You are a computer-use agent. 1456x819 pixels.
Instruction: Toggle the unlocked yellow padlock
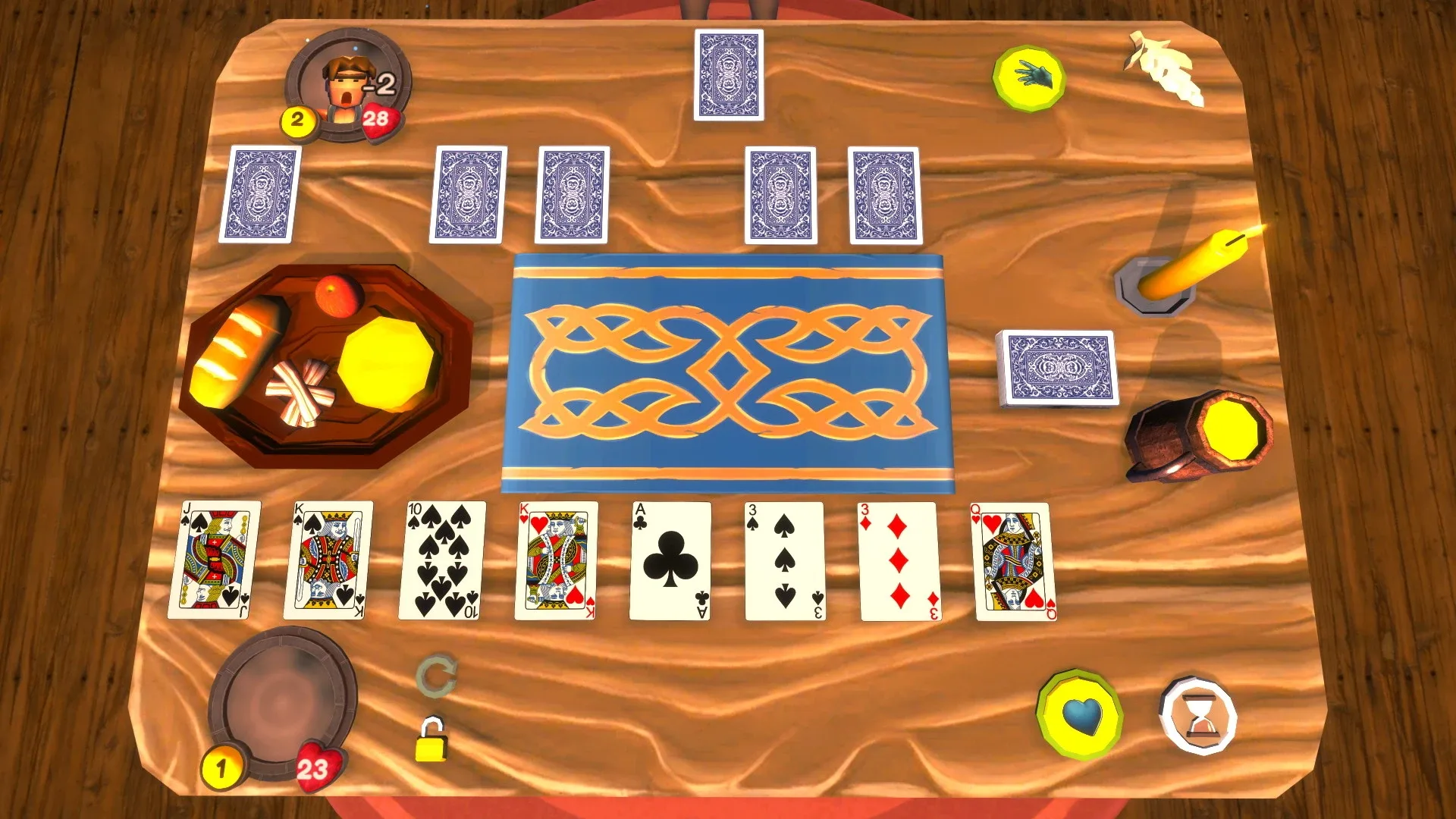coord(433,744)
